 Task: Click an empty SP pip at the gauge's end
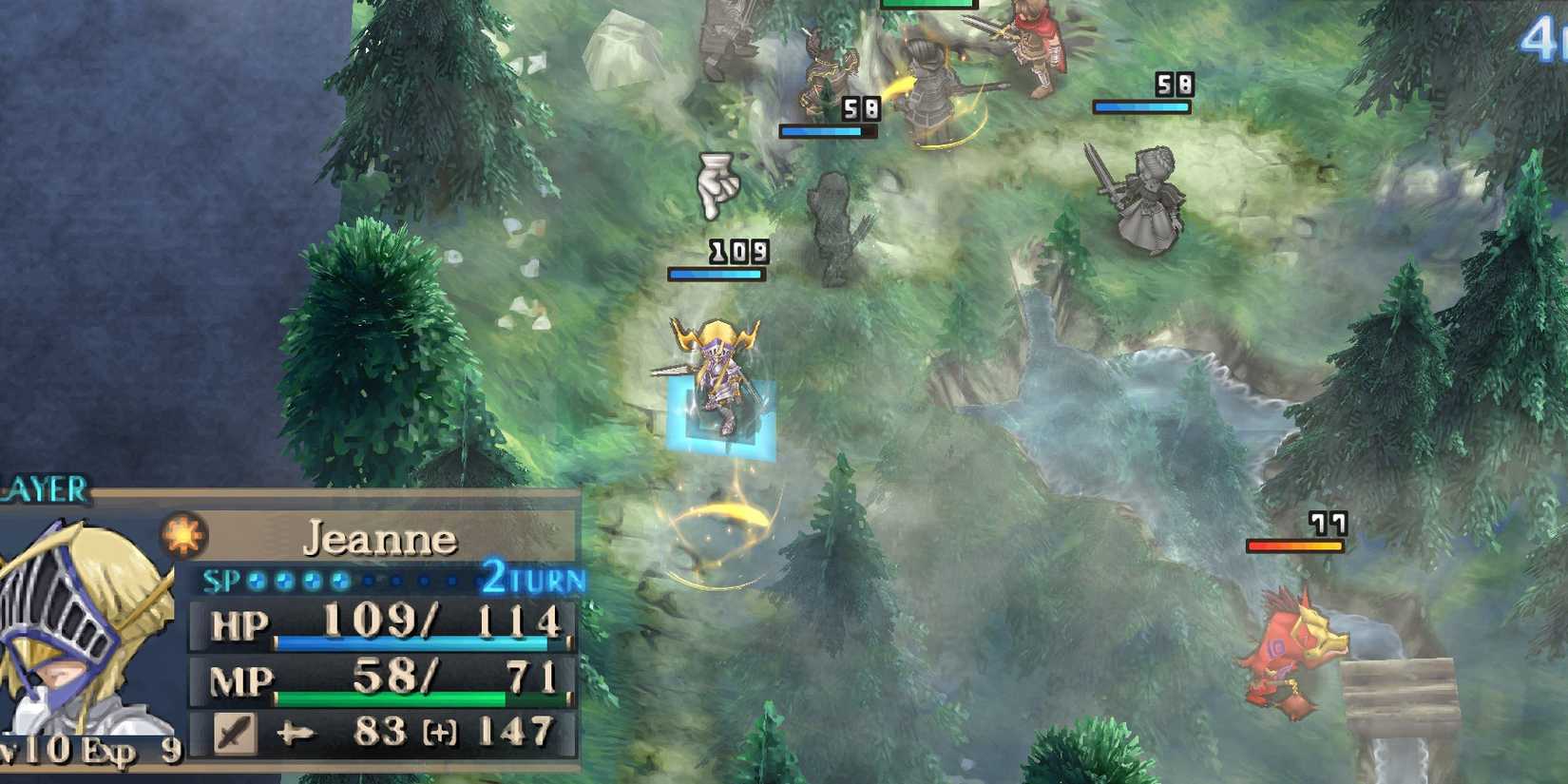click(449, 580)
